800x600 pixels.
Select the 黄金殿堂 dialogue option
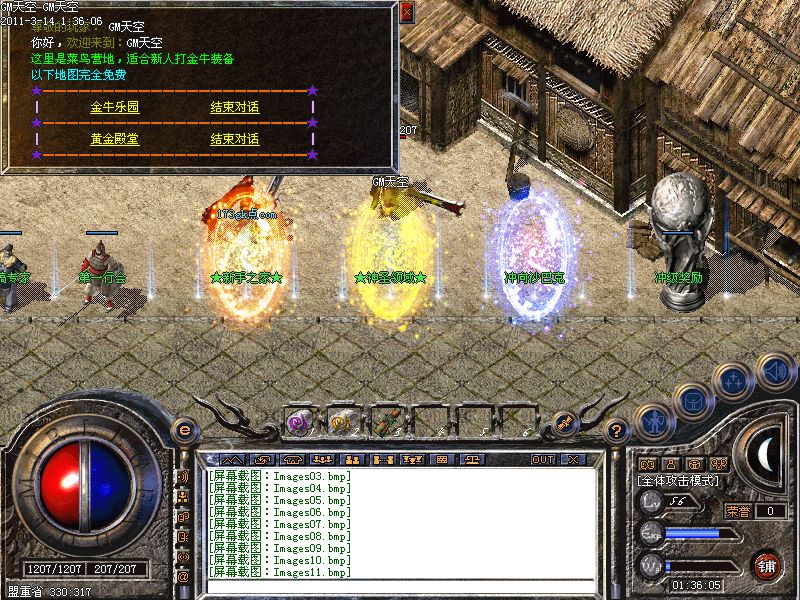(x=114, y=139)
